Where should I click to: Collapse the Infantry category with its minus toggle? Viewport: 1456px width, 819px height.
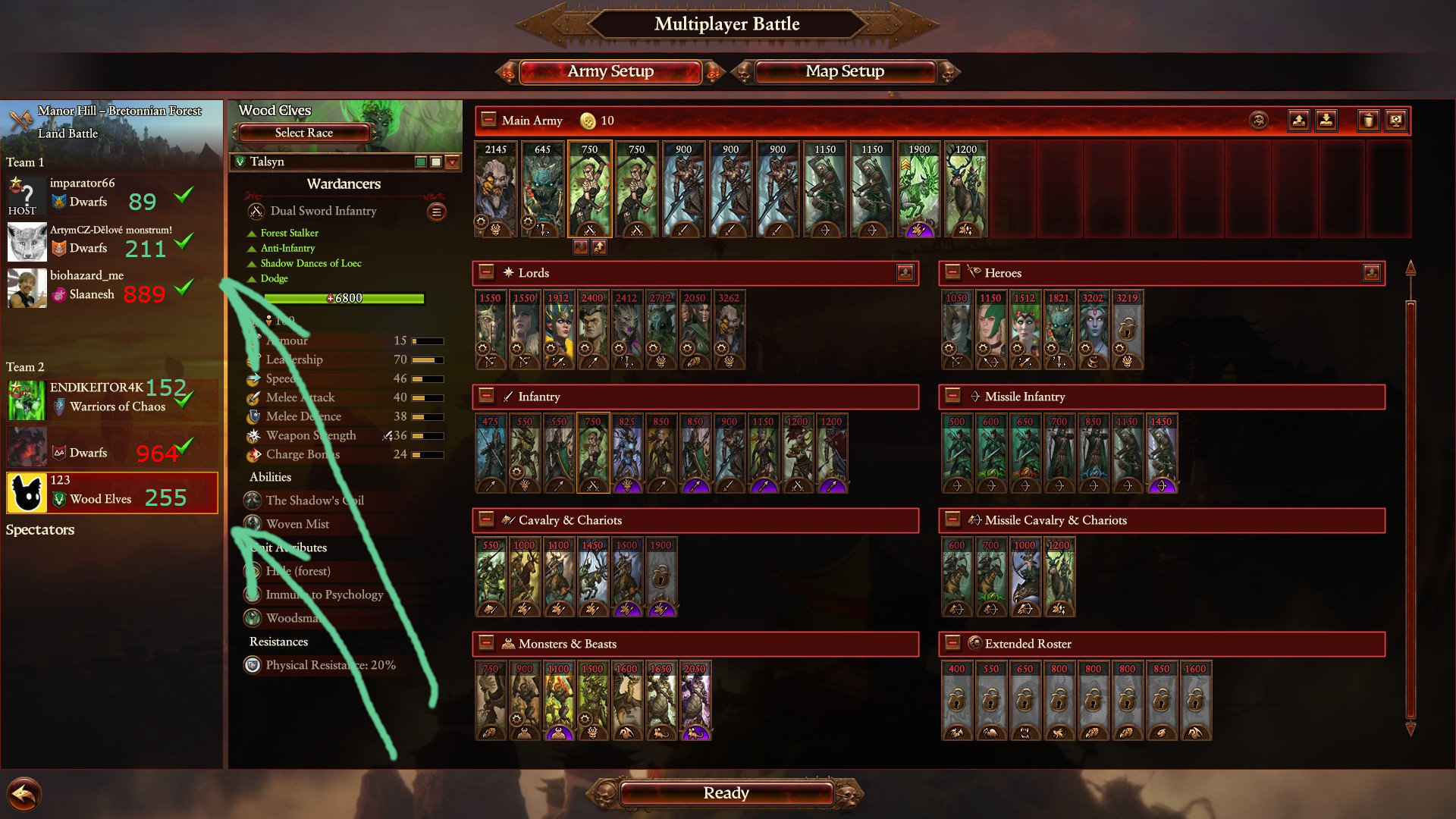(486, 397)
